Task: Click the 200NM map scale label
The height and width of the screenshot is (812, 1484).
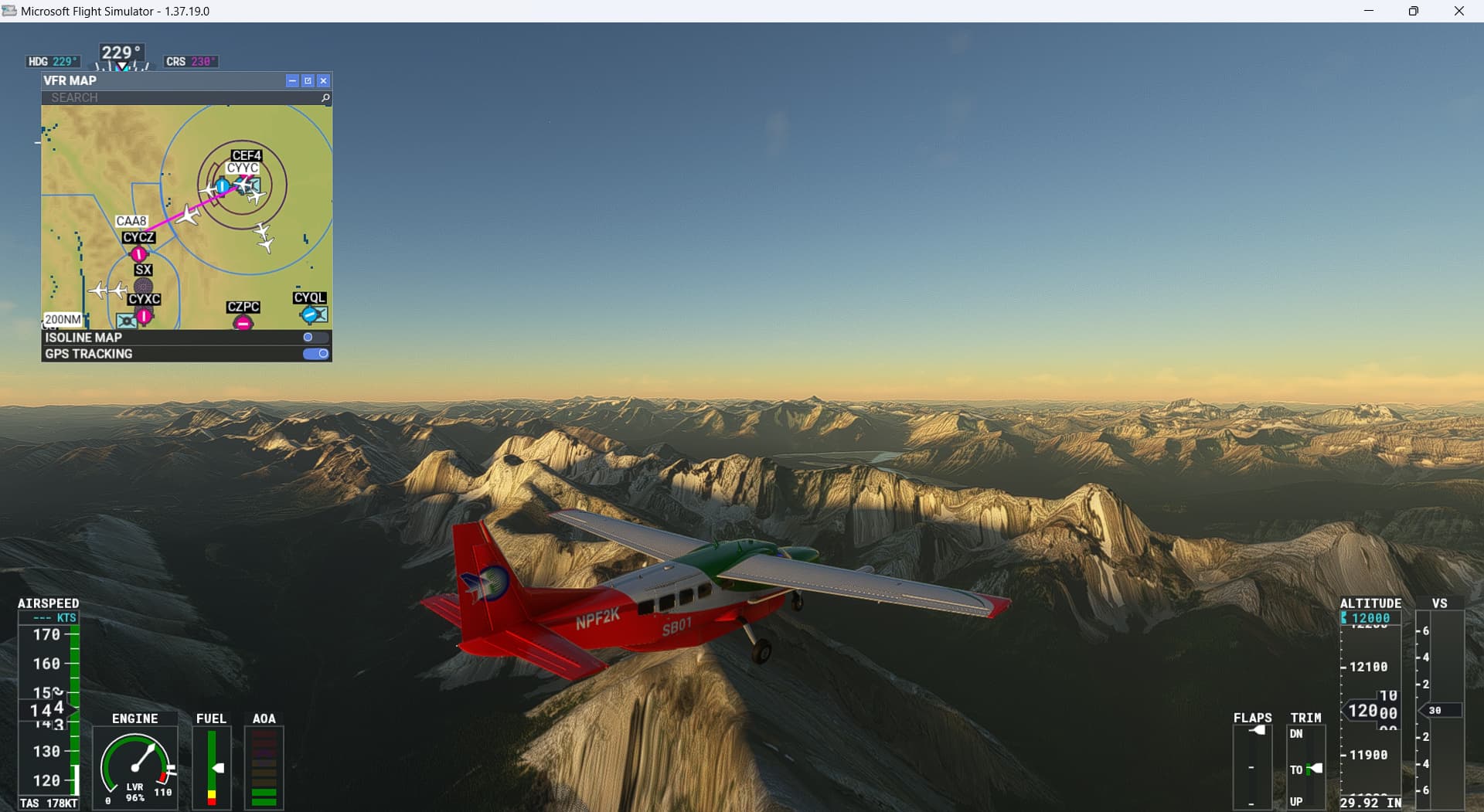Action: (62, 318)
